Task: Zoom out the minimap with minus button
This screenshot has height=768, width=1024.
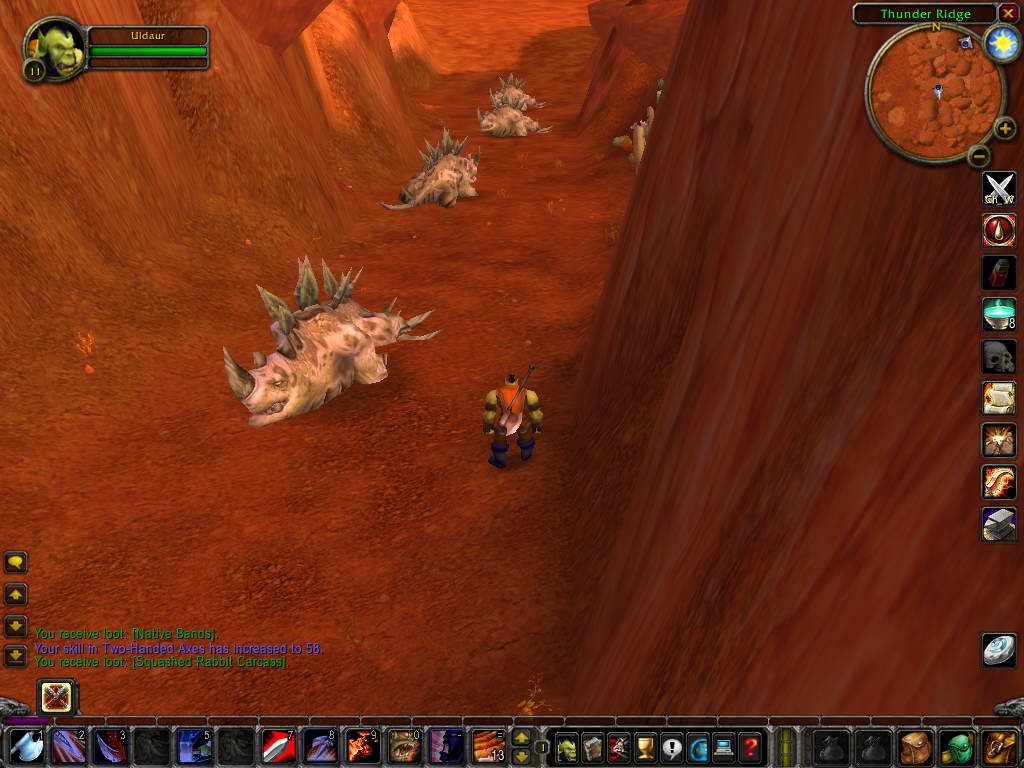Action: tap(979, 155)
